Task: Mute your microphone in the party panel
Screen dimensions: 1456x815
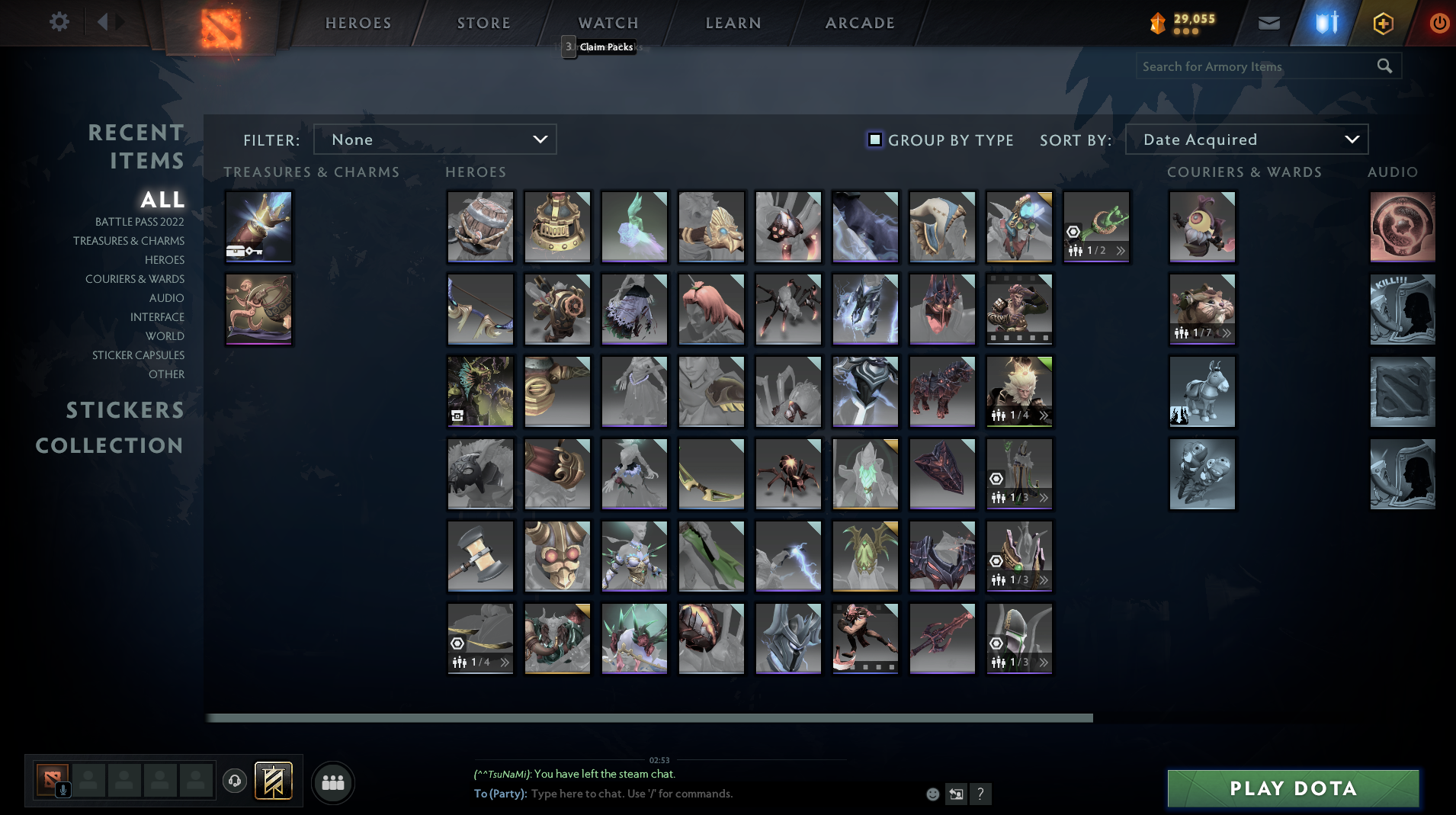Action: tap(63, 788)
